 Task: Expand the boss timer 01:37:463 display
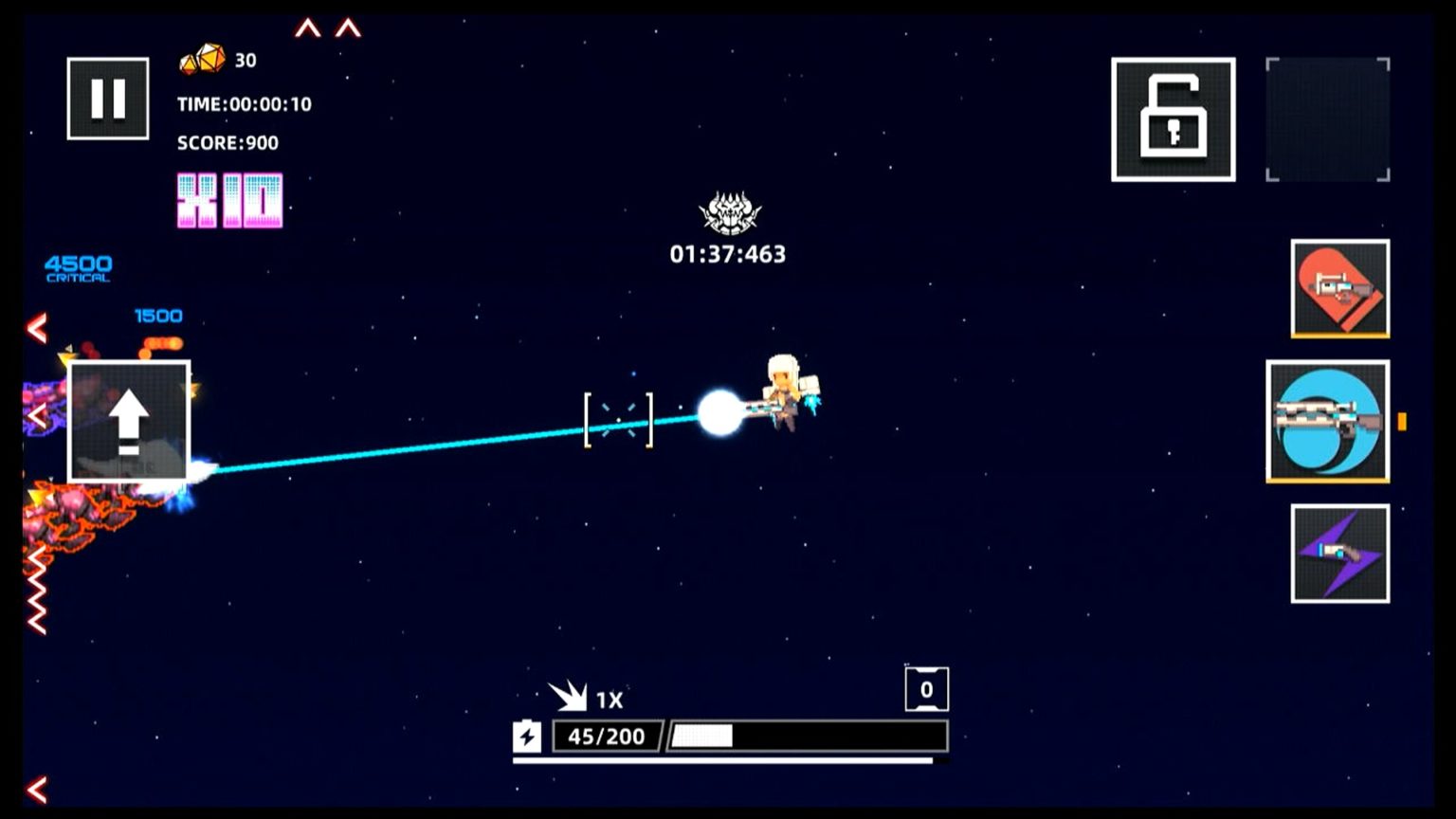tap(728, 253)
